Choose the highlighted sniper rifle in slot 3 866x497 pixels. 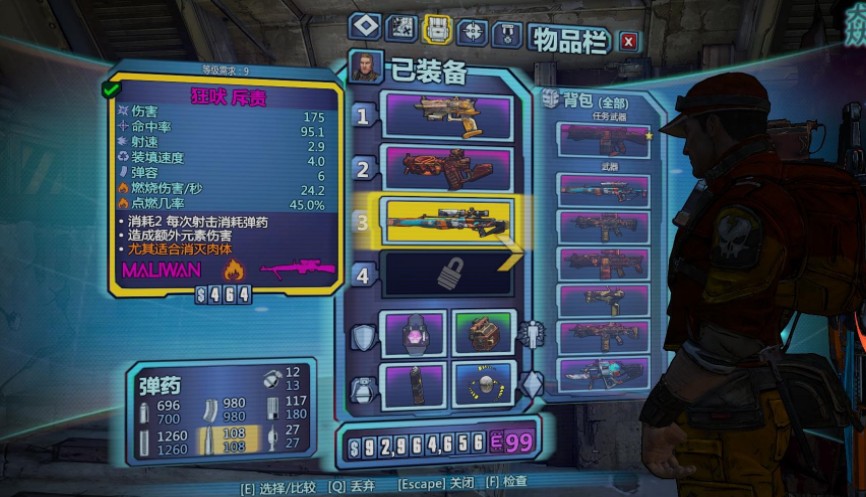[447, 220]
